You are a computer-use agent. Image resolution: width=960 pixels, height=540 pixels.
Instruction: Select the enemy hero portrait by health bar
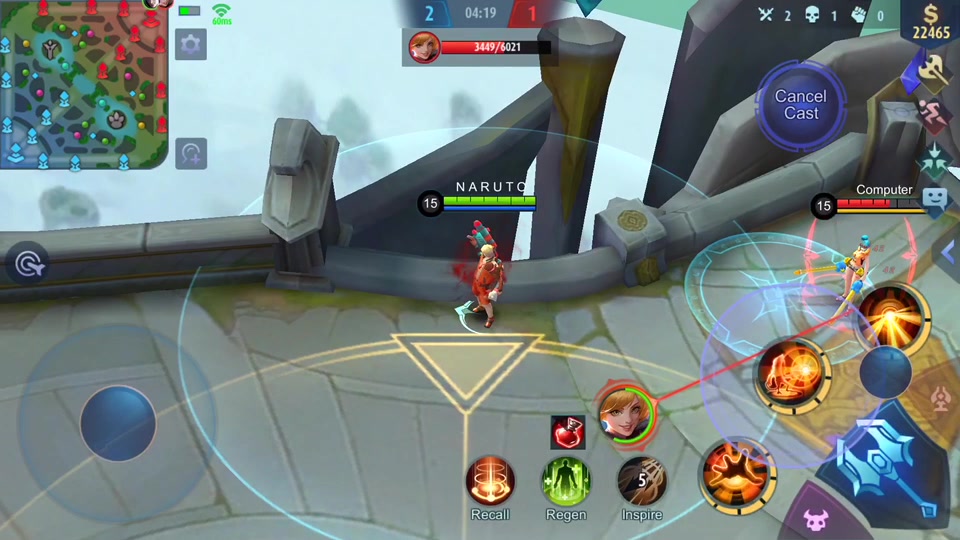point(424,47)
